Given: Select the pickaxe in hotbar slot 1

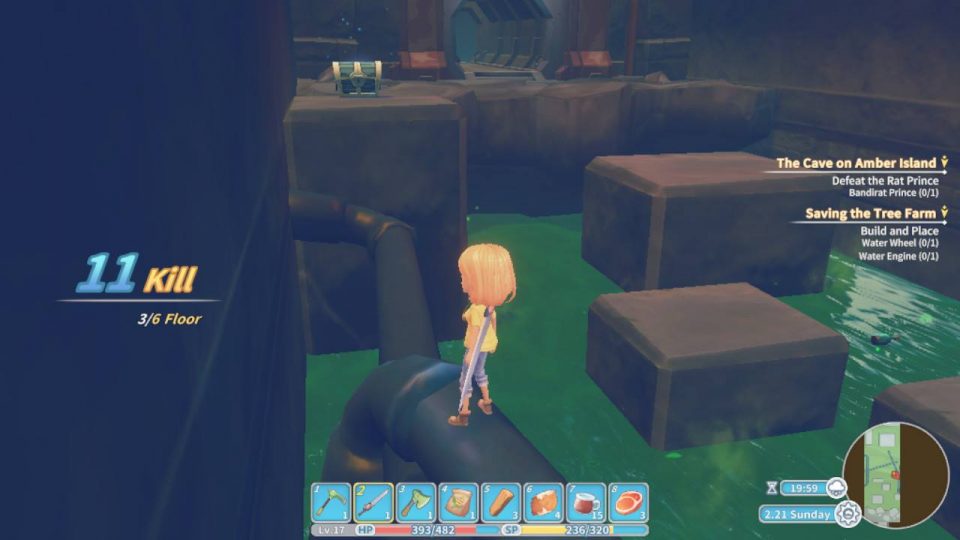Looking at the screenshot, I should tap(331, 503).
